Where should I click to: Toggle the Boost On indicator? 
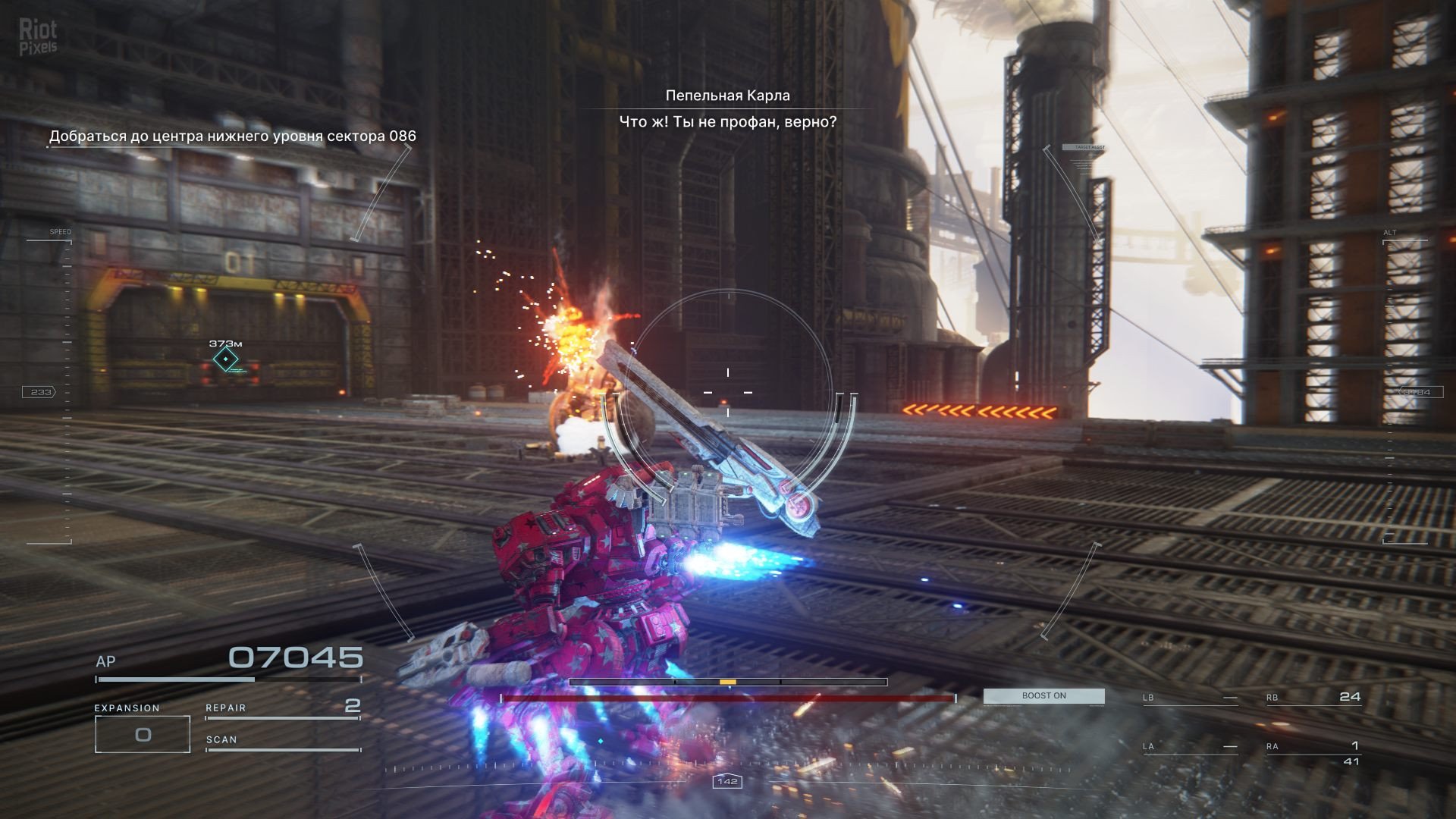tap(1043, 696)
